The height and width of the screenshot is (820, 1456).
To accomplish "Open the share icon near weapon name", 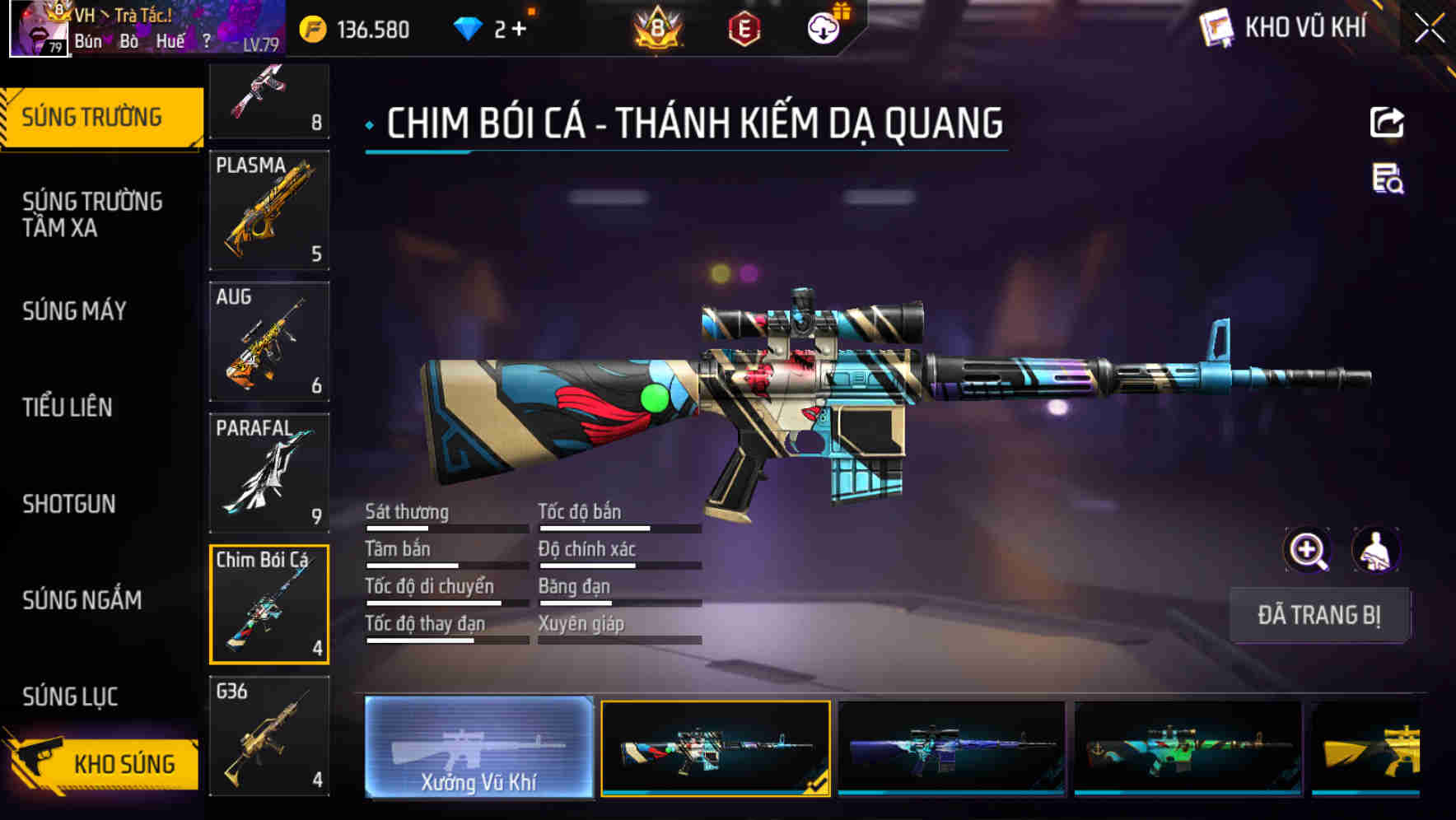I will coord(1386,121).
